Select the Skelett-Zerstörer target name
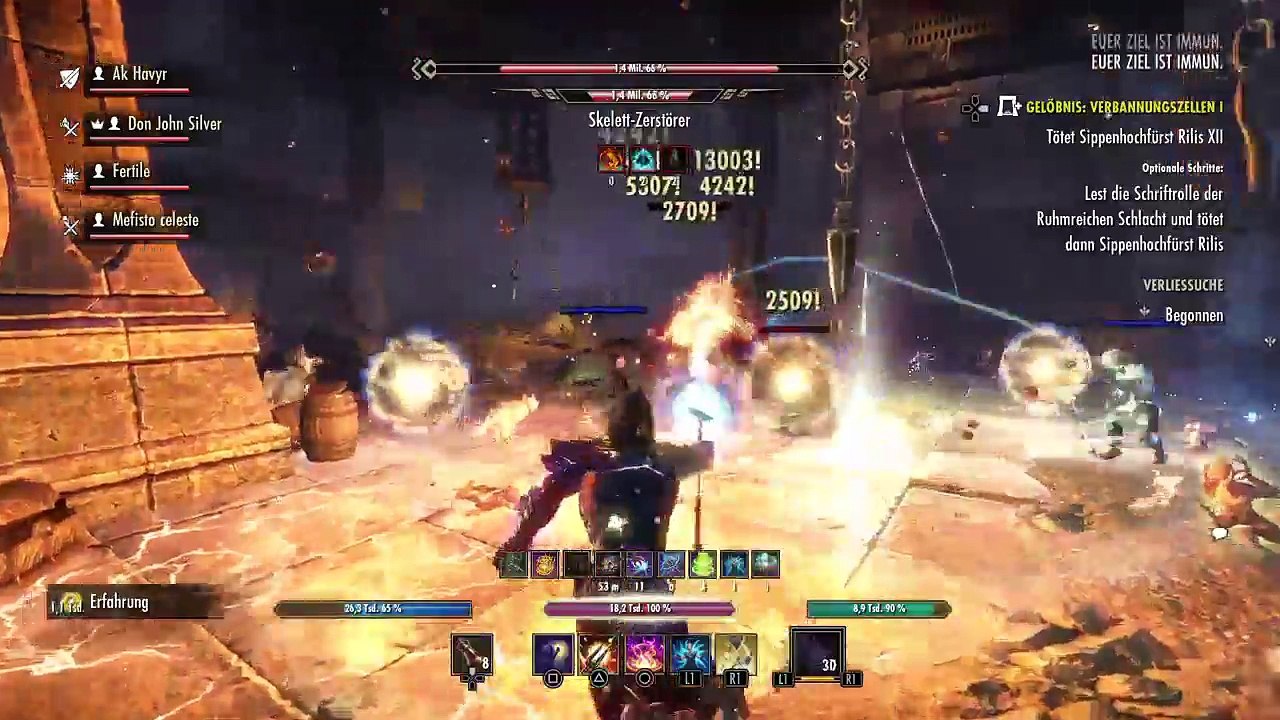This screenshot has width=1280, height=720. (x=639, y=120)
